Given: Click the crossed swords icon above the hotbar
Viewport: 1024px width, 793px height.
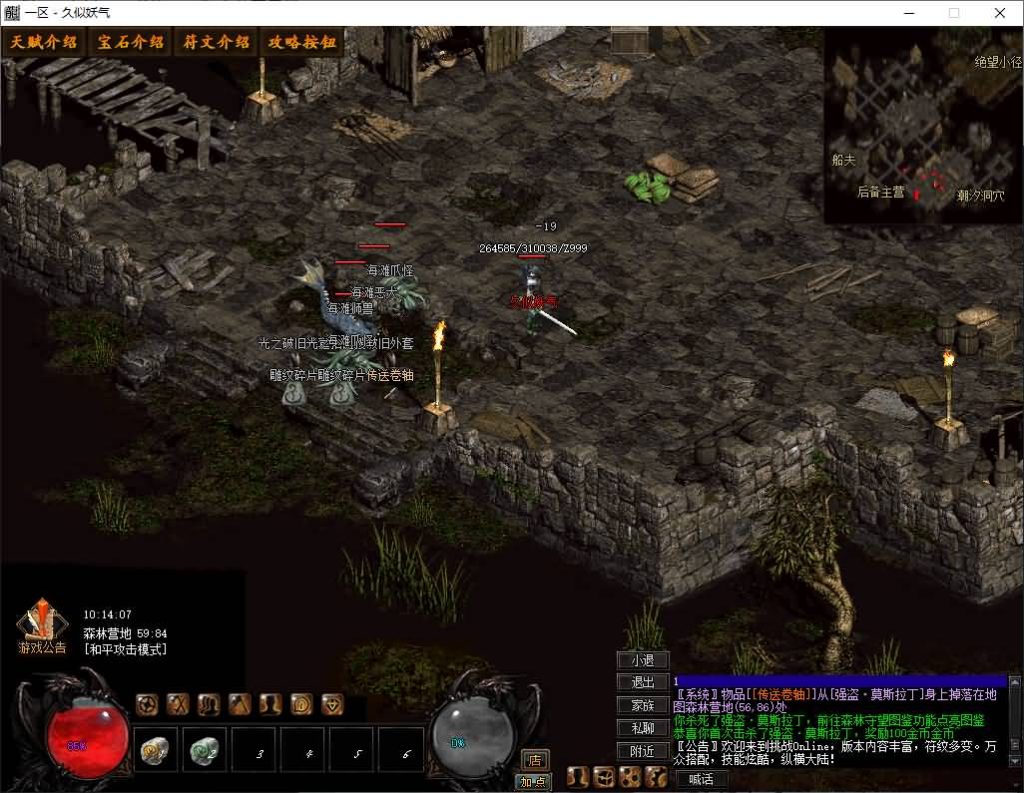Looking at the screenshot, I should tap(178, 704).
